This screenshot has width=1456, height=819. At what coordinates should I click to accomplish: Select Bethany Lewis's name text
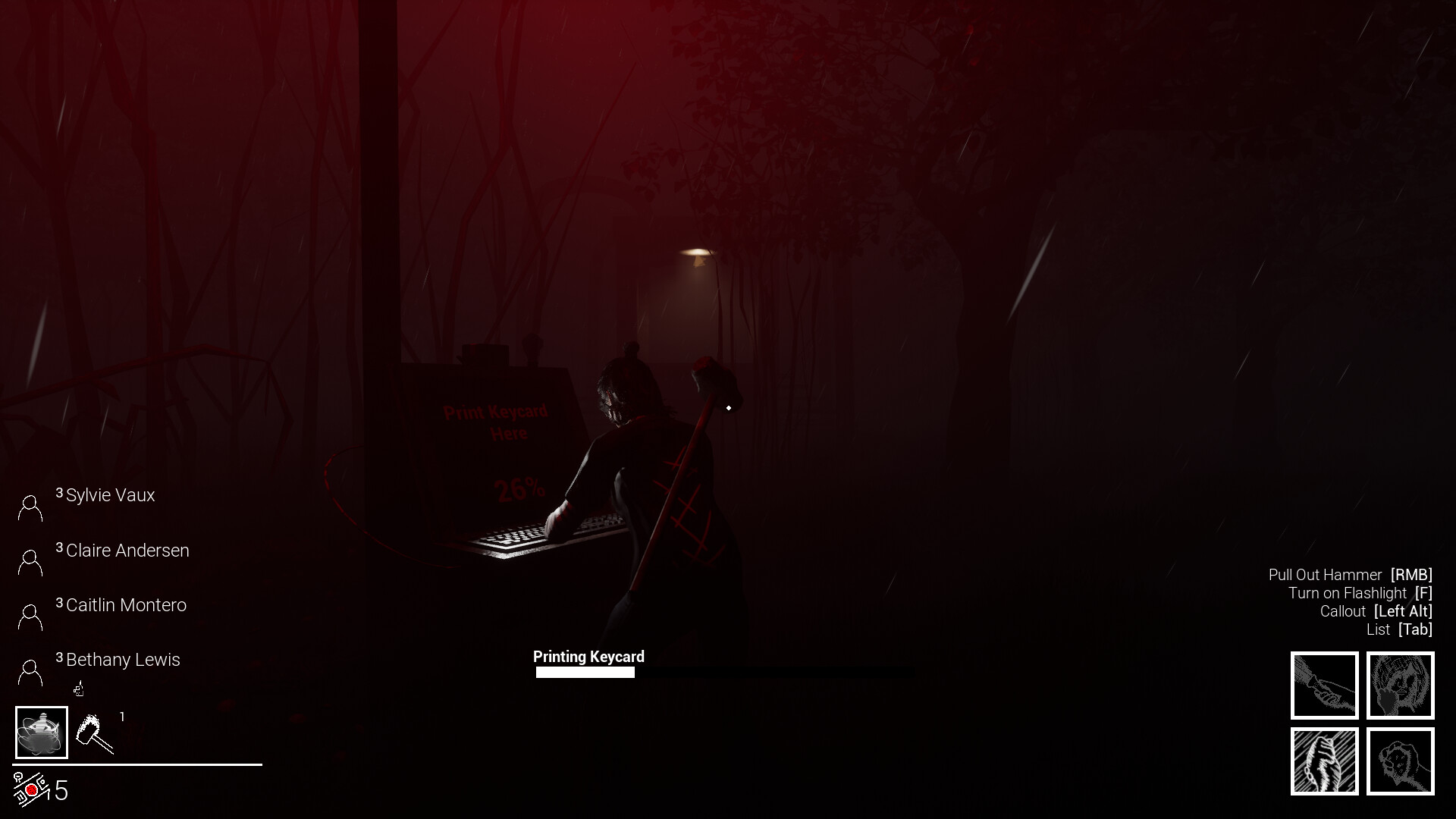123,660
